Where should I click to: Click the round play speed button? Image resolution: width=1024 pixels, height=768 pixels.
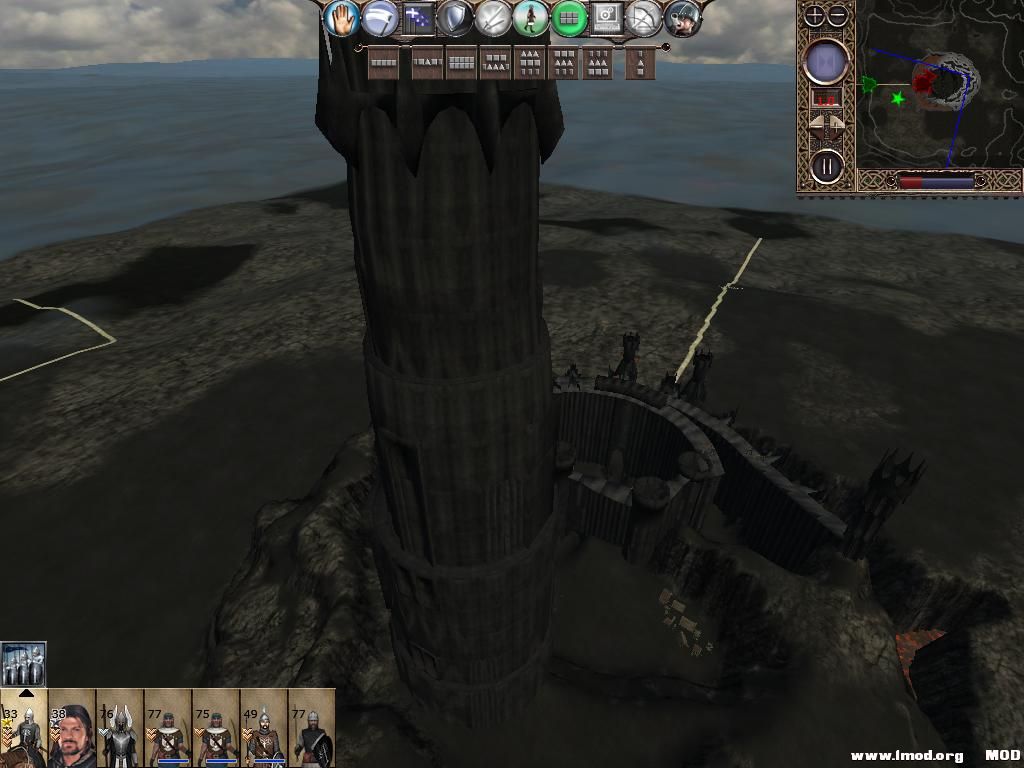coord(827,62)
